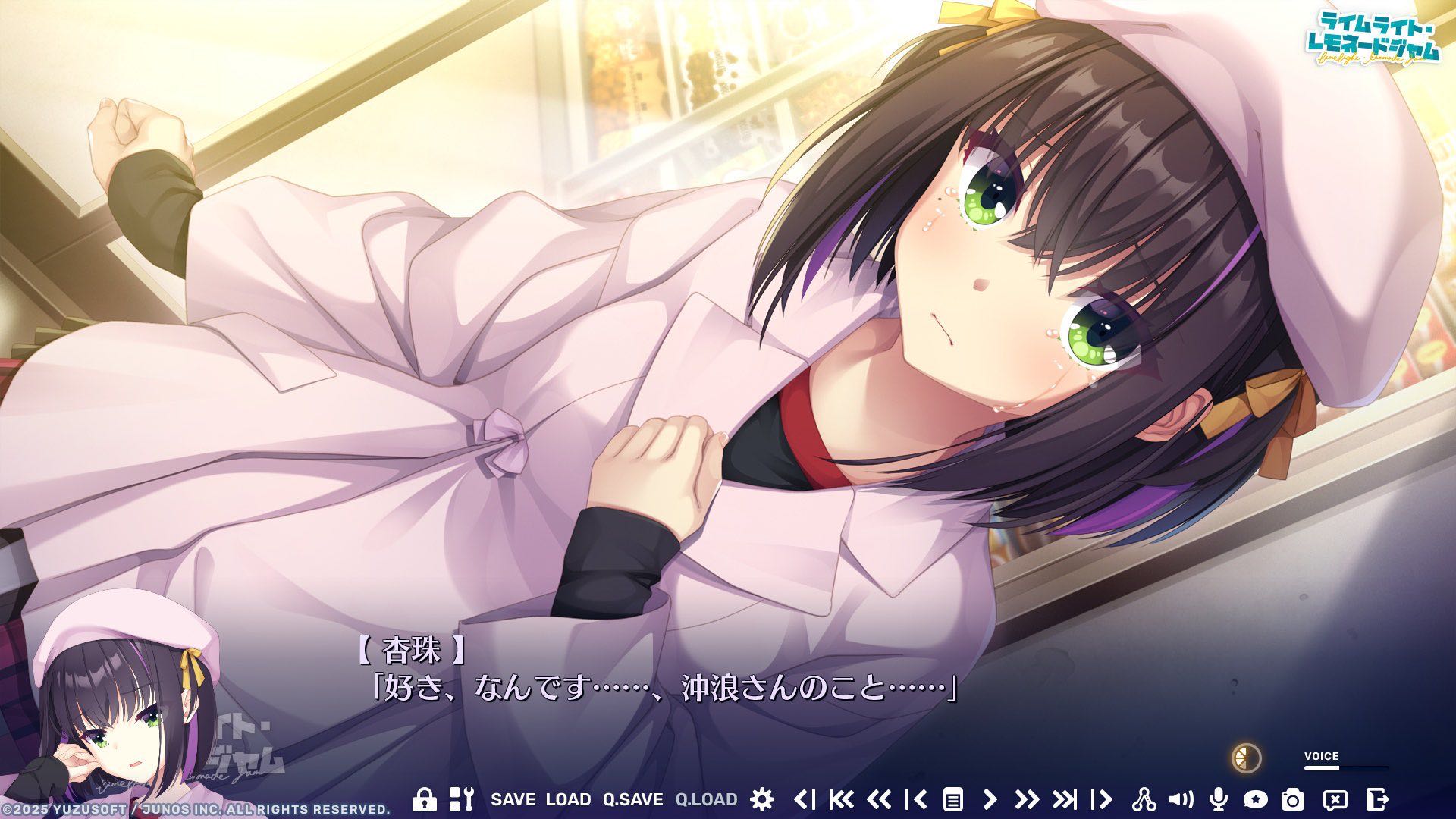
Task: Open the SAVE screen
Action: coord(513,799)
